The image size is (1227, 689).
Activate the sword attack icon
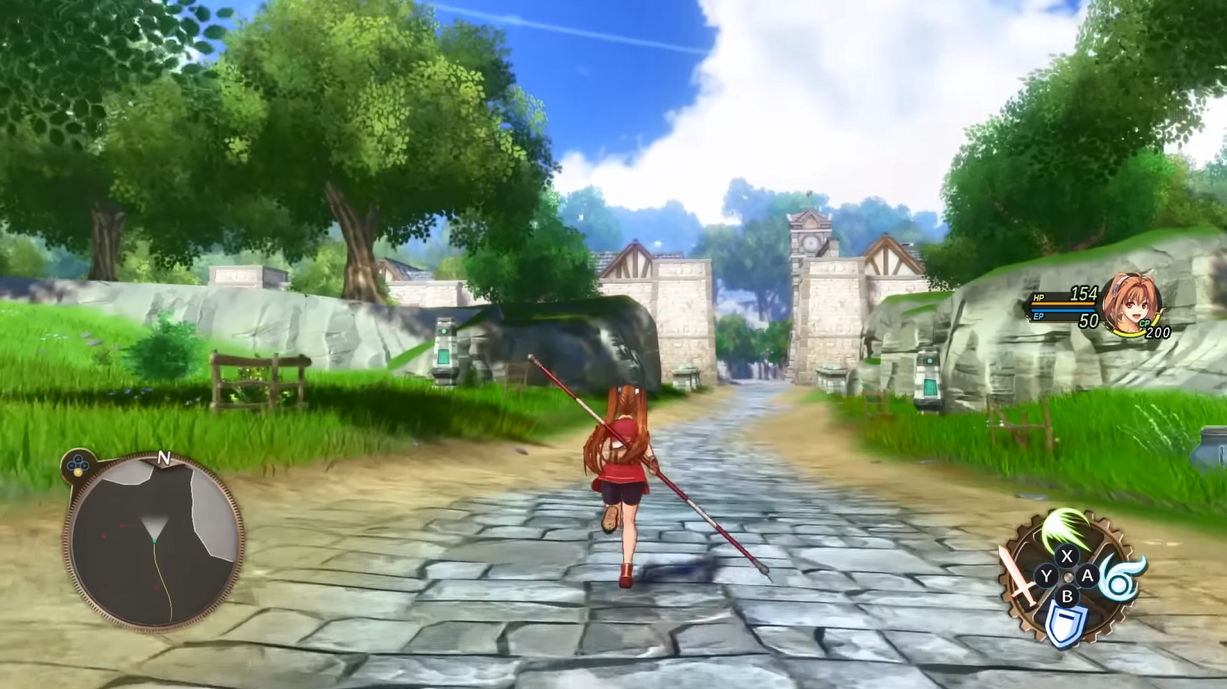(x=1019, y=578)
